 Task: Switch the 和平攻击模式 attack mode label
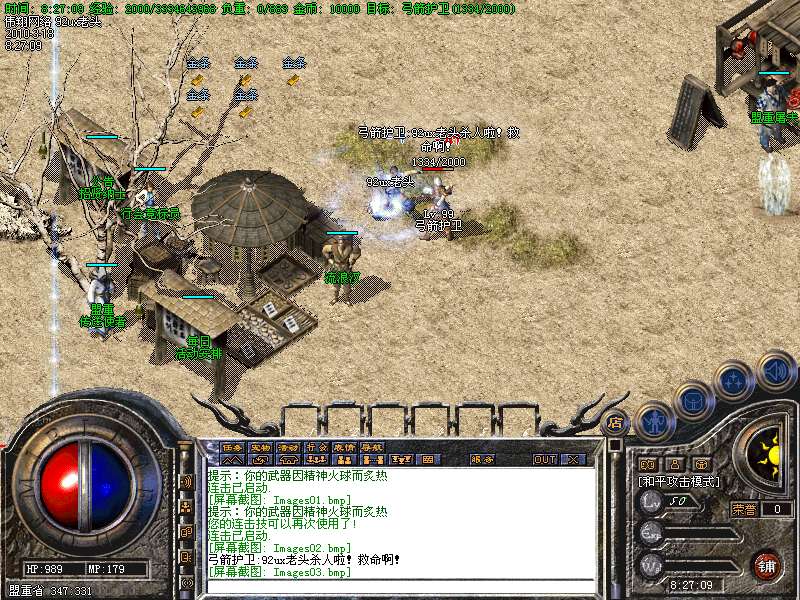tap(680, 481)
